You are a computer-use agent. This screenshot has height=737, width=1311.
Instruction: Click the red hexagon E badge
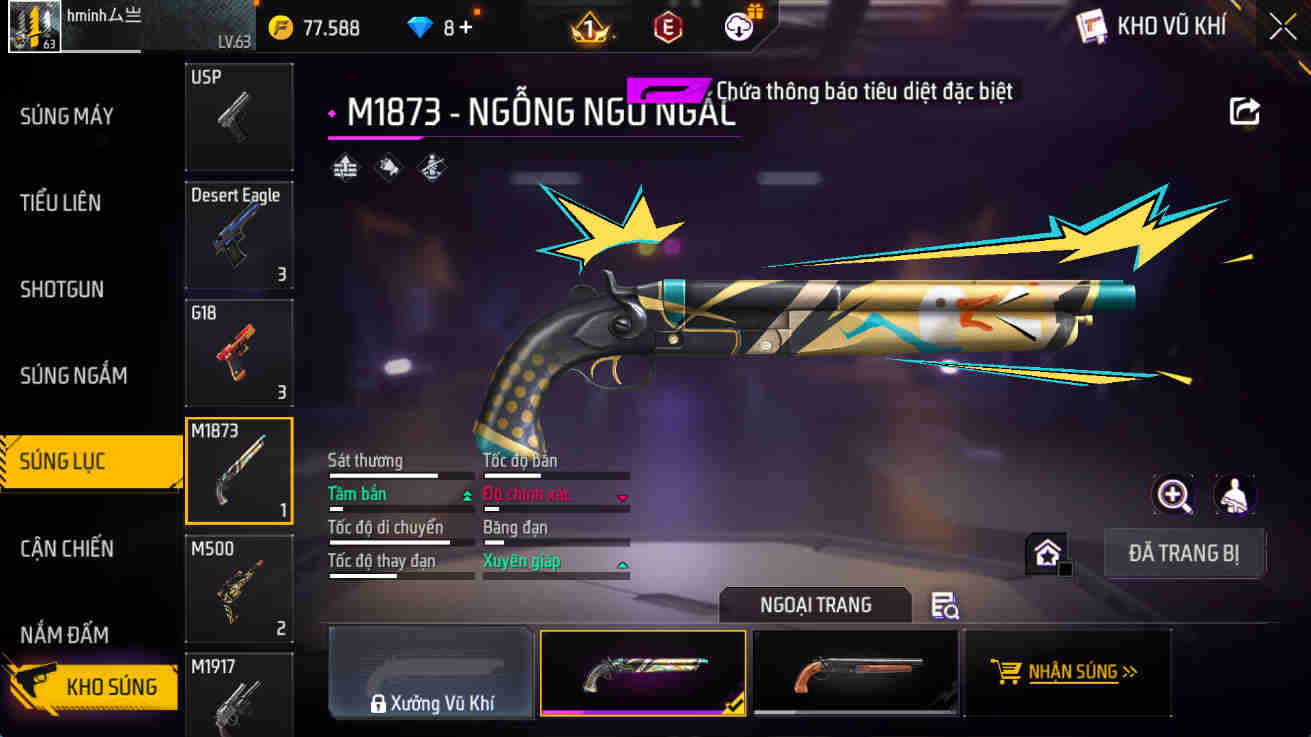tap(665, 27)
